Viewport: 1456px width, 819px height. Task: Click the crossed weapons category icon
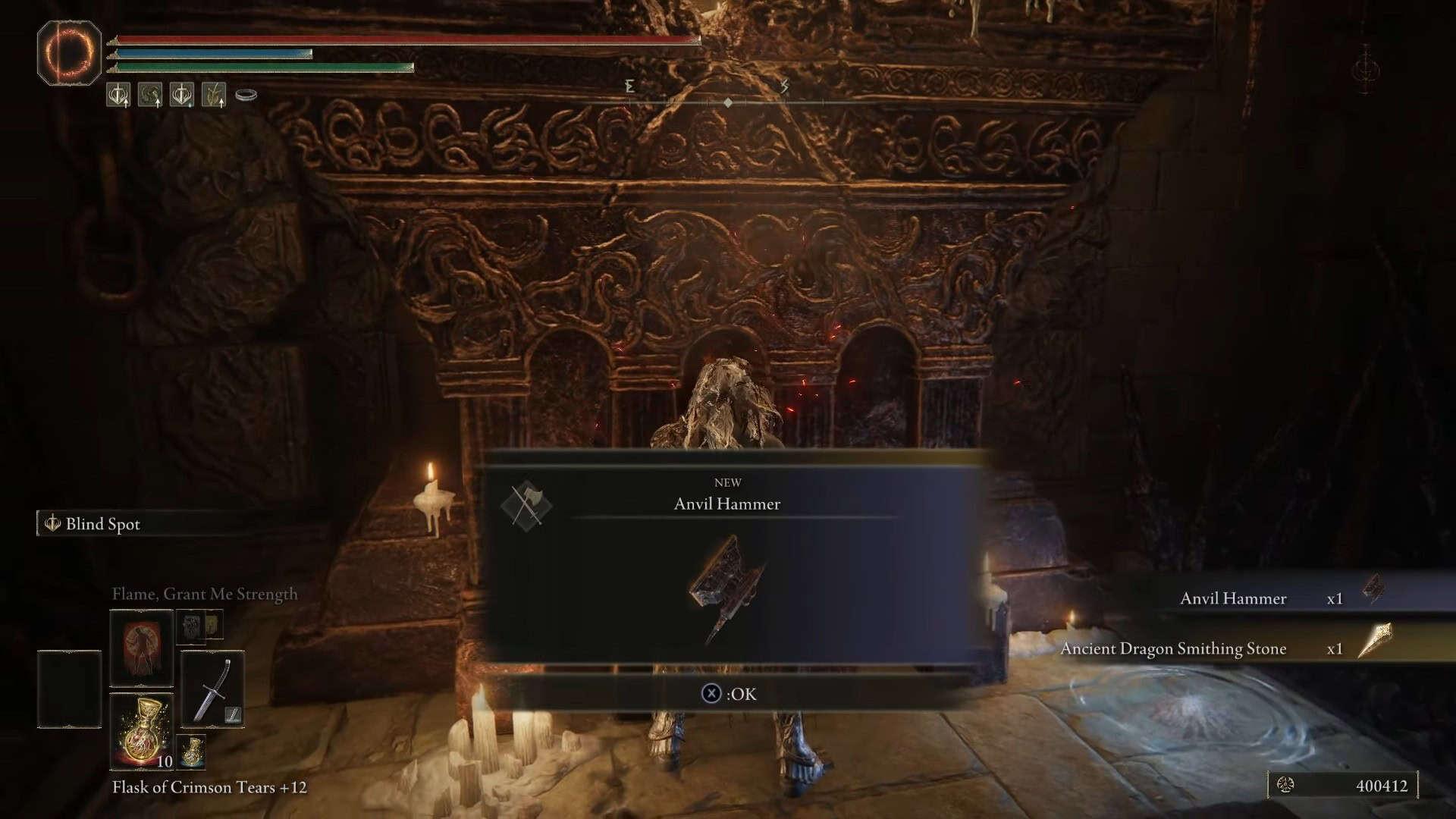click(x=526, y=505)
